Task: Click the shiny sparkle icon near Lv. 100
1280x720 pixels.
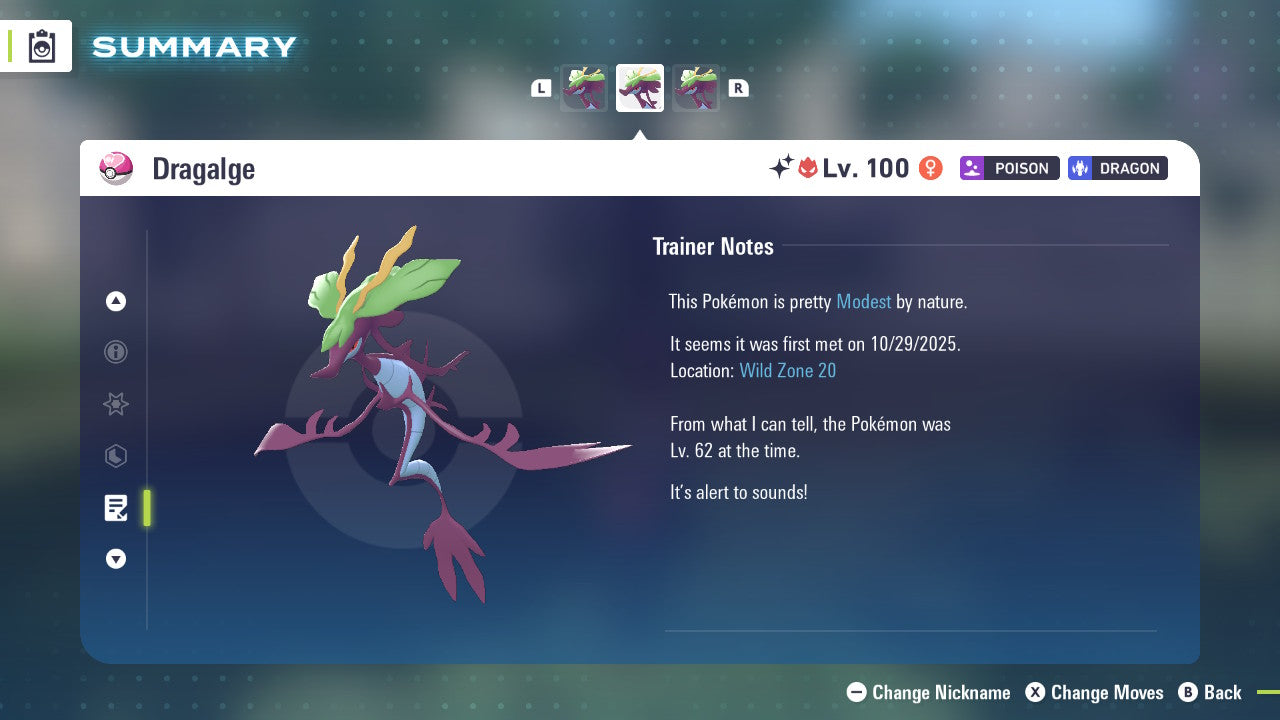Action: tap(784, 167)
